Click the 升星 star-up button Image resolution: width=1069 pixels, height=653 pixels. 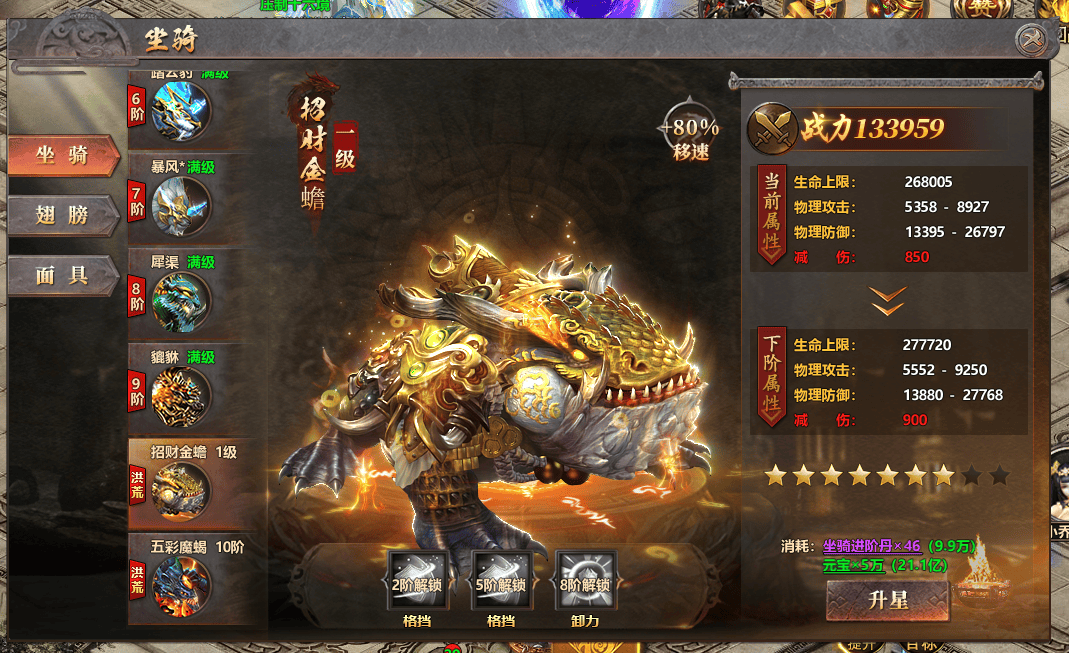pos(887,601)
